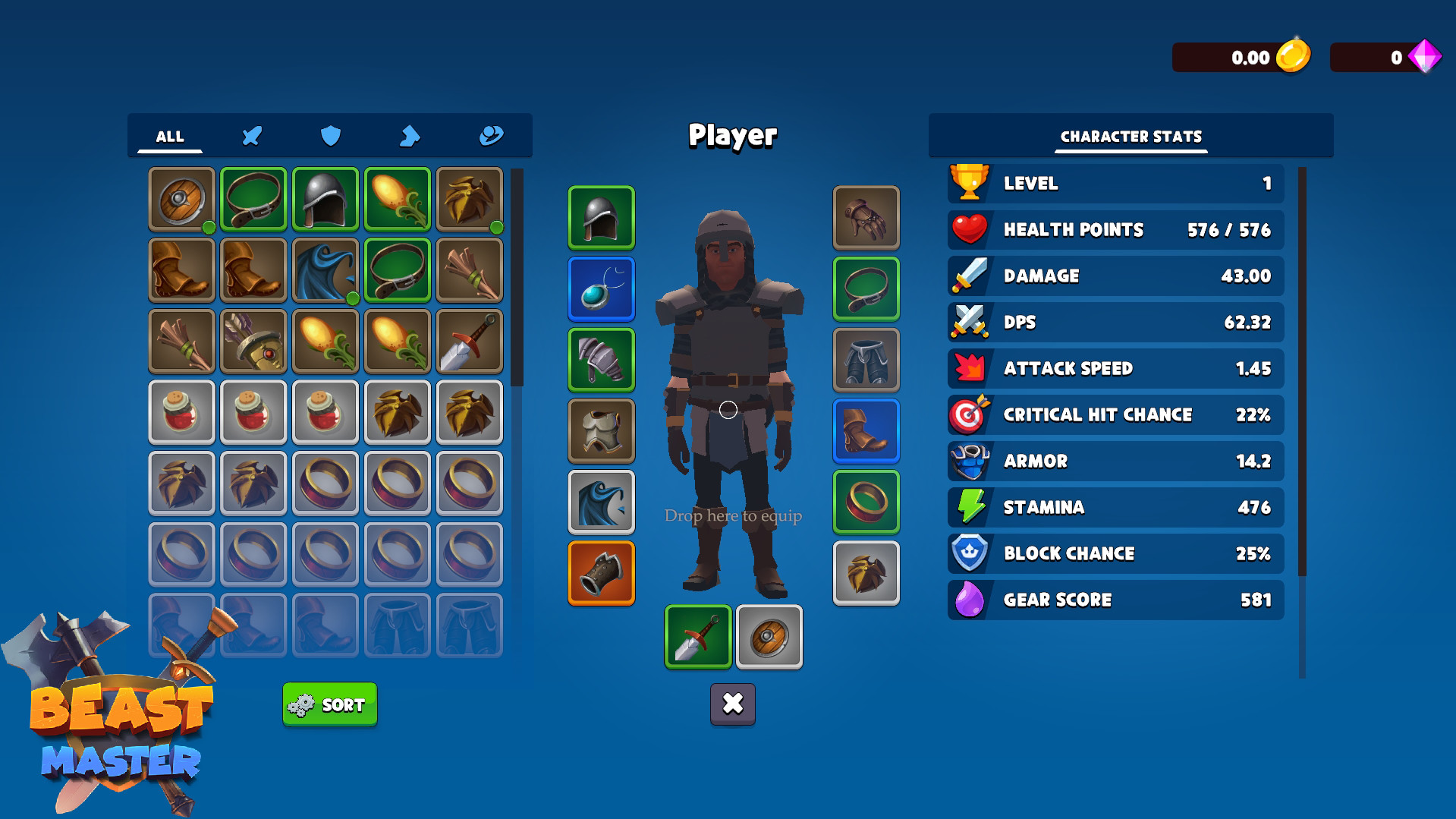Open the weapons filter tab
Image resolution: width=1456 pixels, height=819 pixels.
click(251, 136)
